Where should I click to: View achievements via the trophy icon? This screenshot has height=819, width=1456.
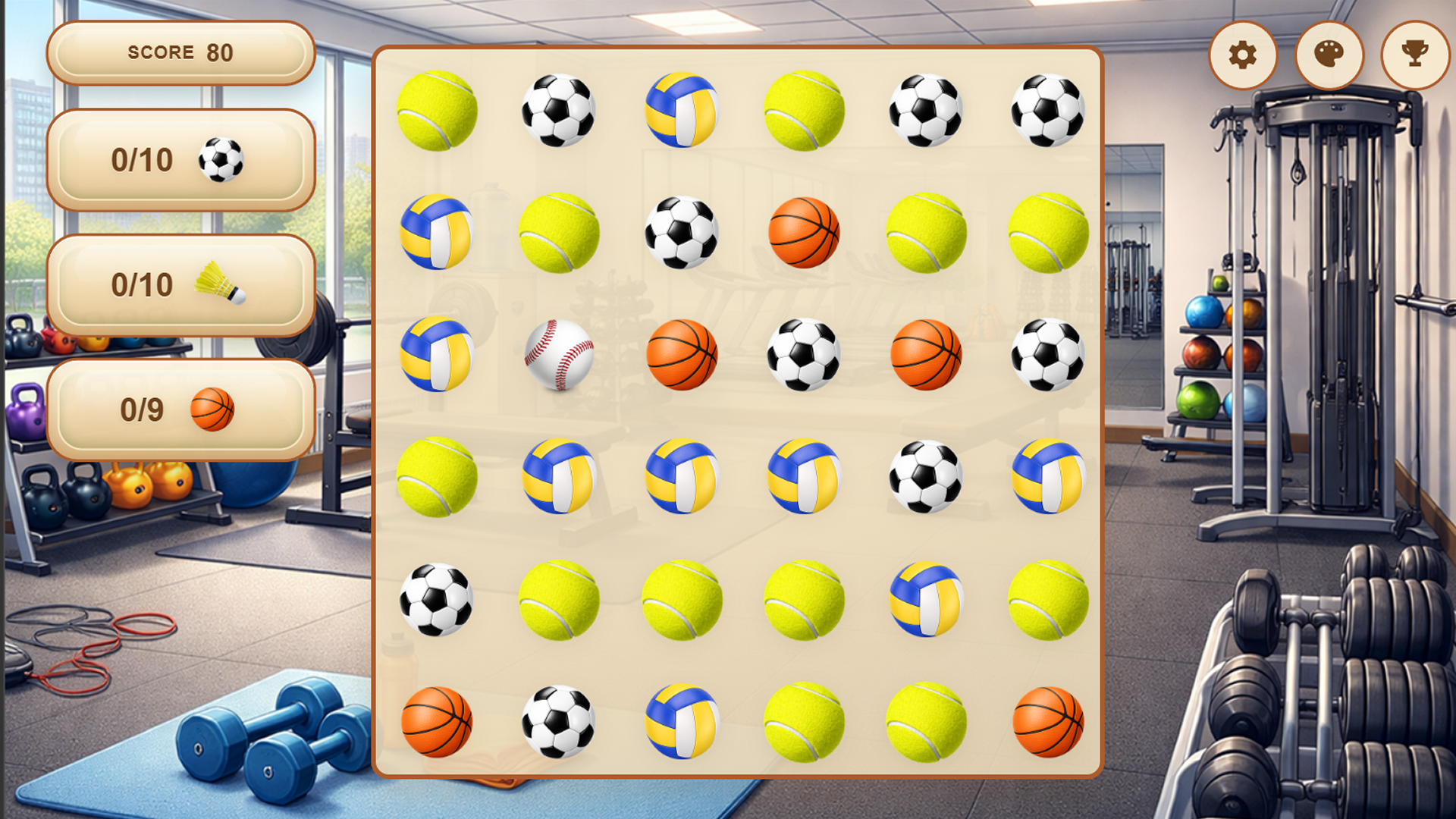[x=1414, y=54]
